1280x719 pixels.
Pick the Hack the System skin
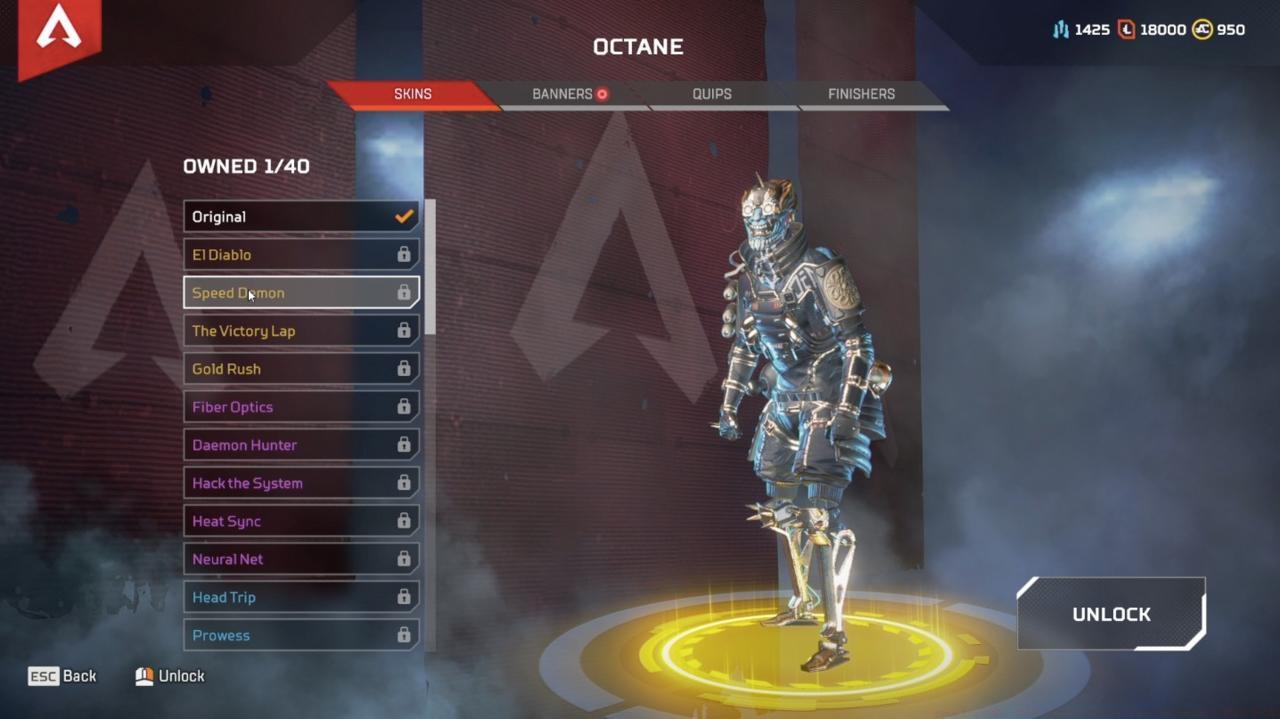tap(300, 483)
